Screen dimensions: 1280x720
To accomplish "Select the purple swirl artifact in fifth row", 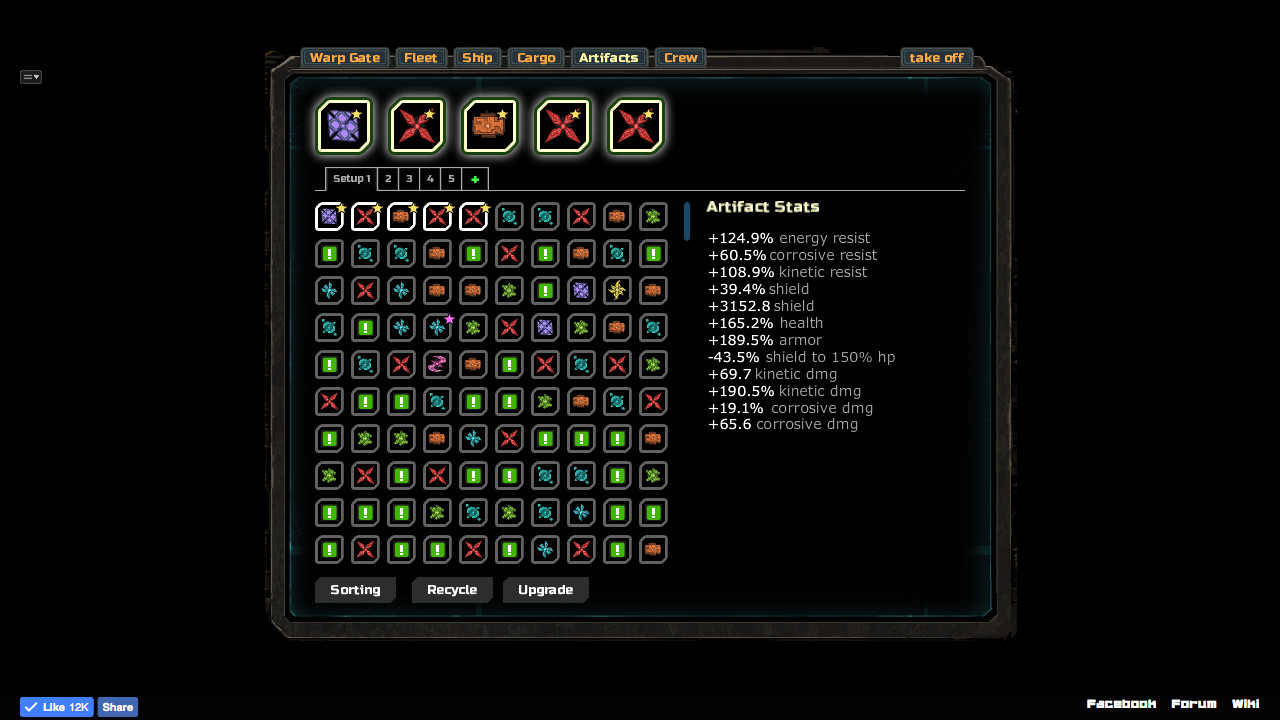I will pyautogui.click(x=437, y=364).
